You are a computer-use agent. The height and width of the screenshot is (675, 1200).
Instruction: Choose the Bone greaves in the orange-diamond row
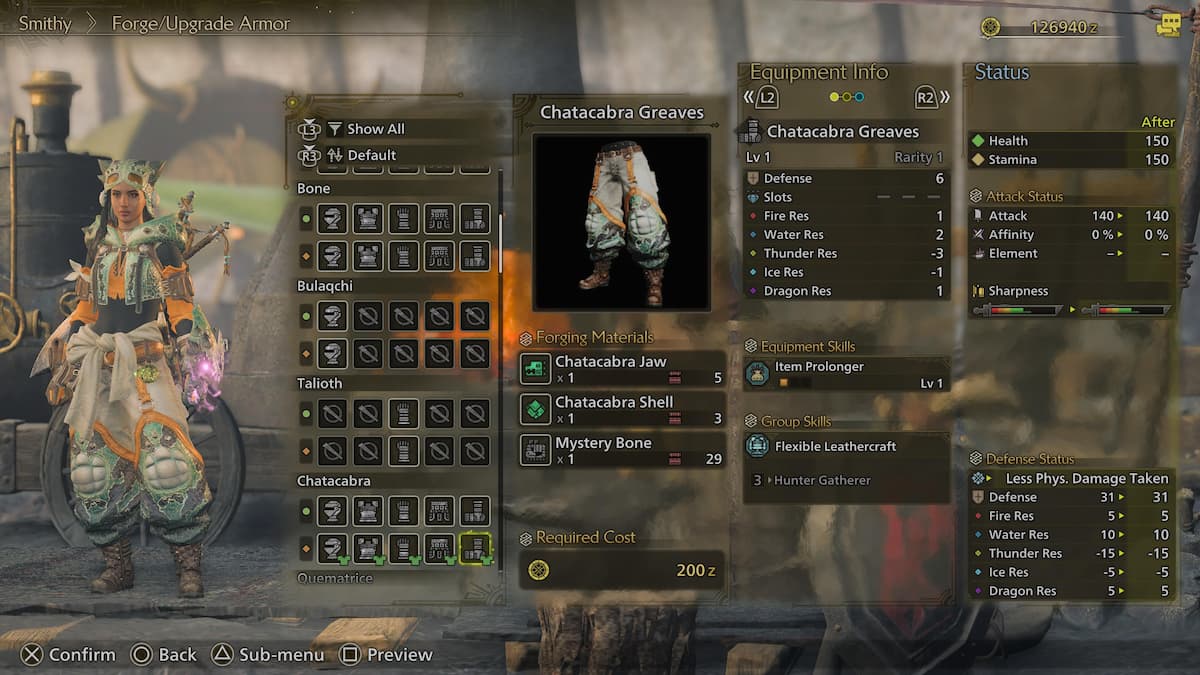point(474,255)
